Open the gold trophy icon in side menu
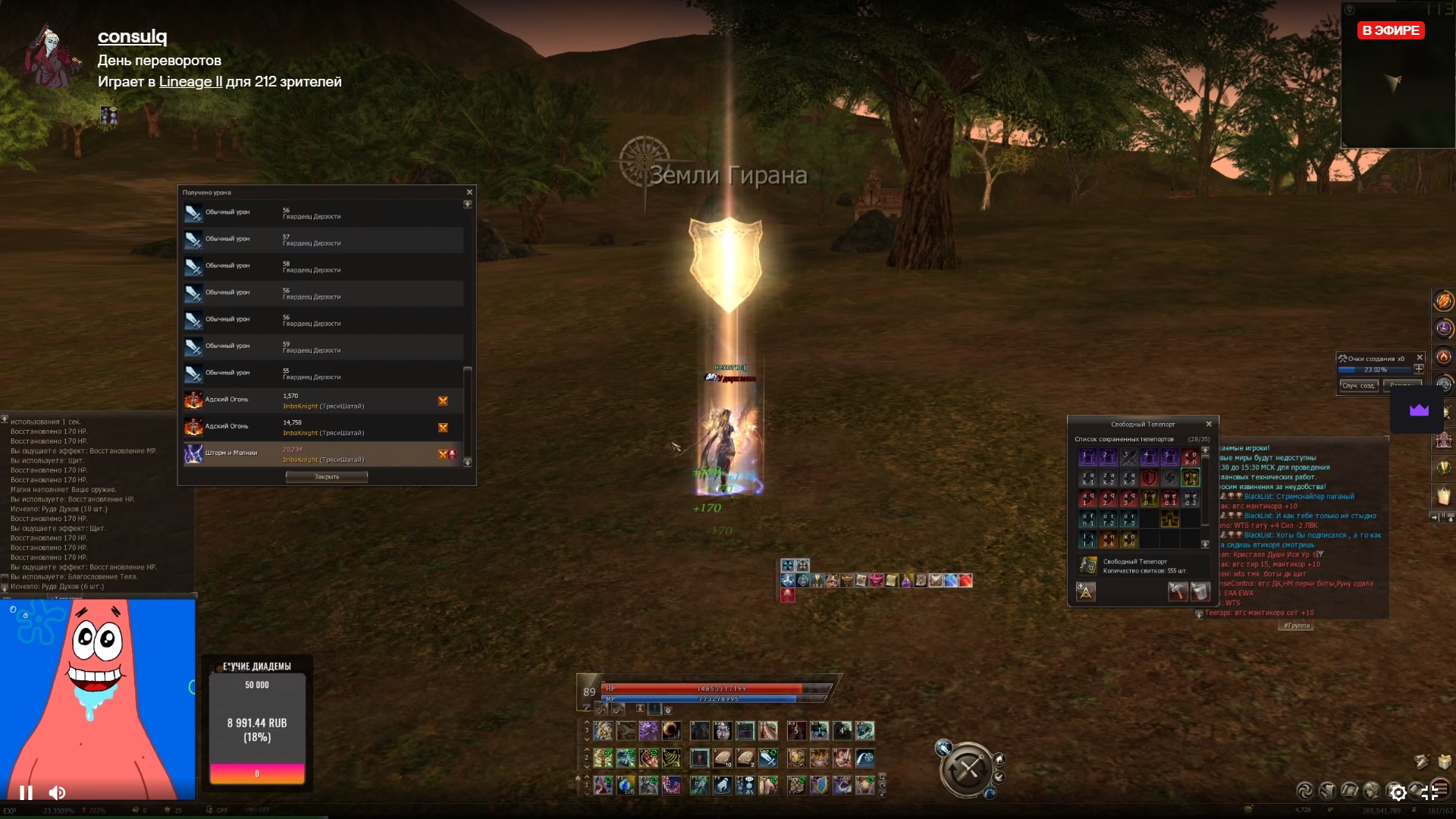 point(1443,468)
